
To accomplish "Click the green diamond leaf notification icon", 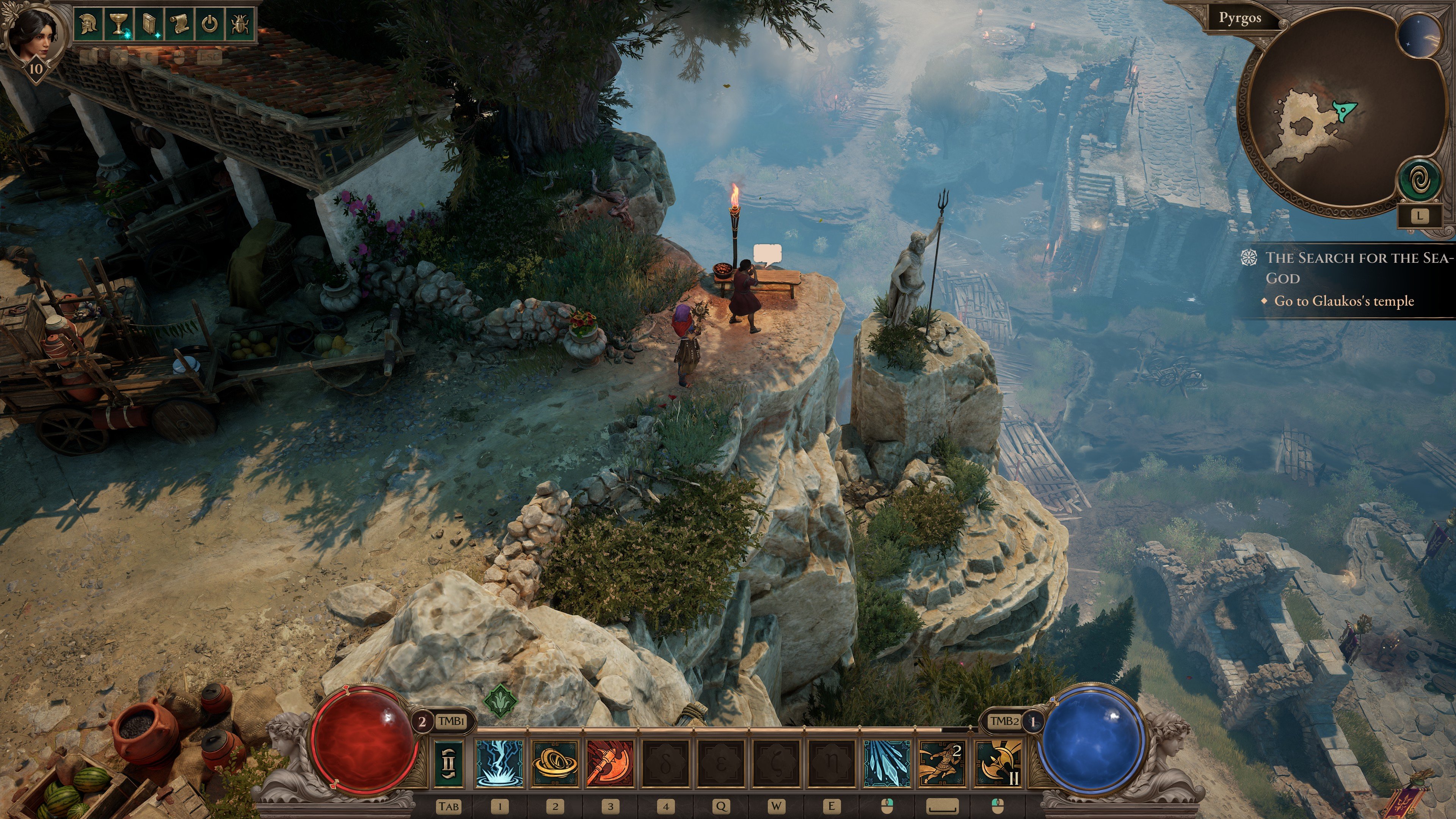I will [501, 701].
